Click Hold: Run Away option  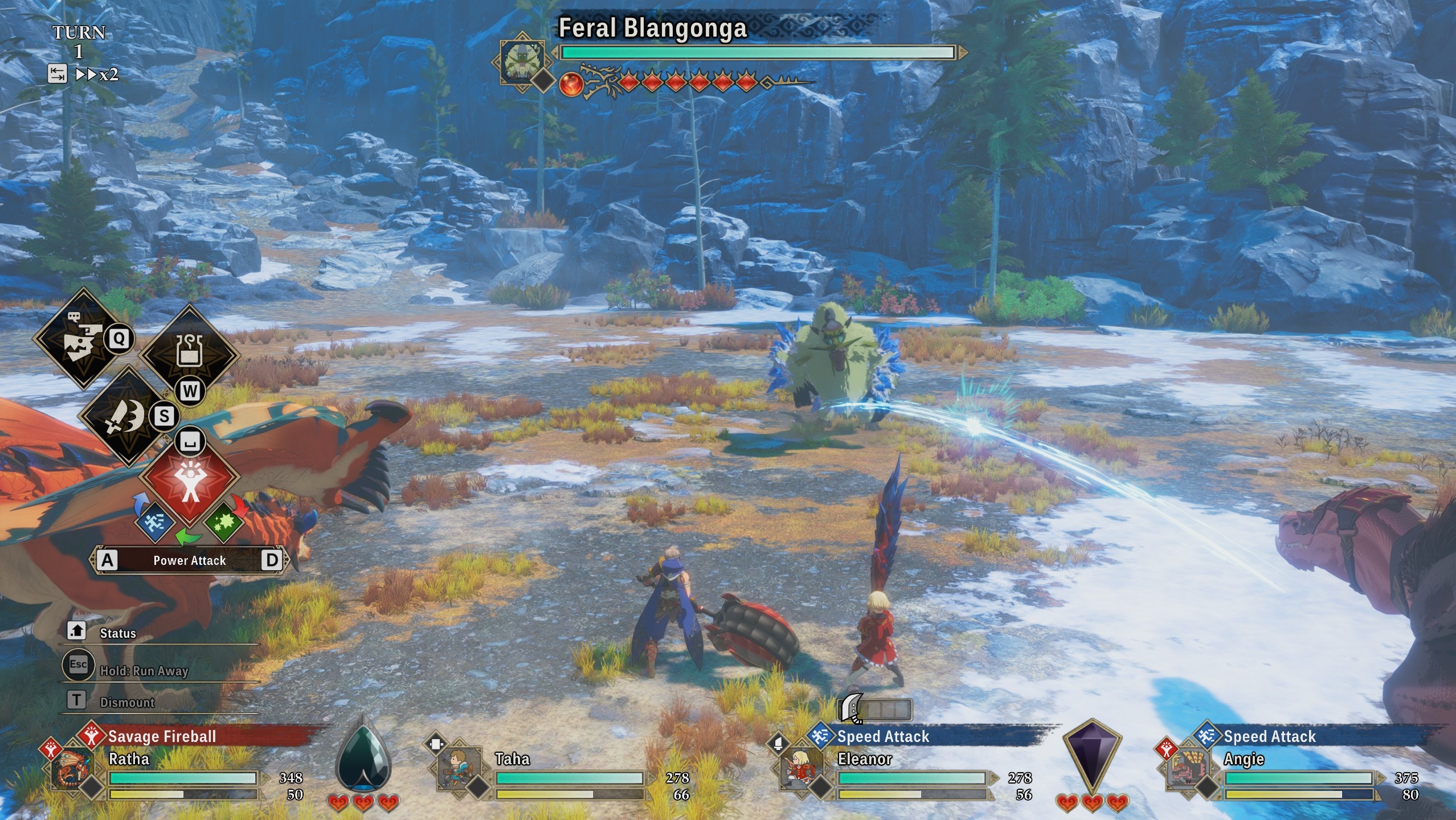pyautogui.click(x=144, y=671)
